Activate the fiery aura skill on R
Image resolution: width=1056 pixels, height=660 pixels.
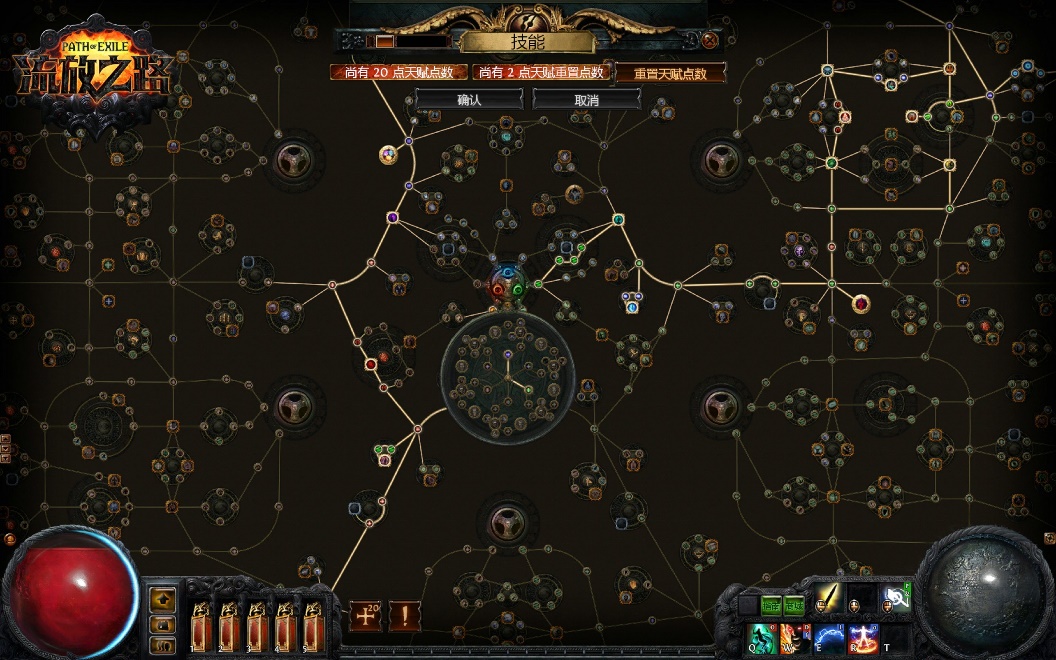[x=862, y=637]
